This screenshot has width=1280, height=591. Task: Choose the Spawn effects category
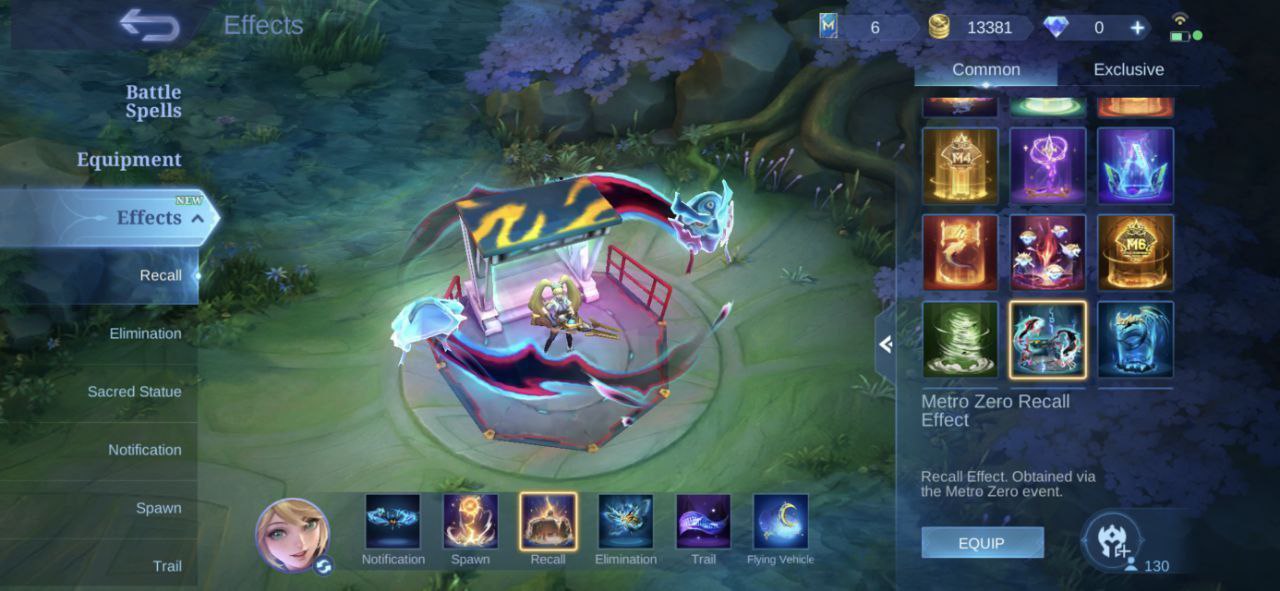[x=158, y=508]
